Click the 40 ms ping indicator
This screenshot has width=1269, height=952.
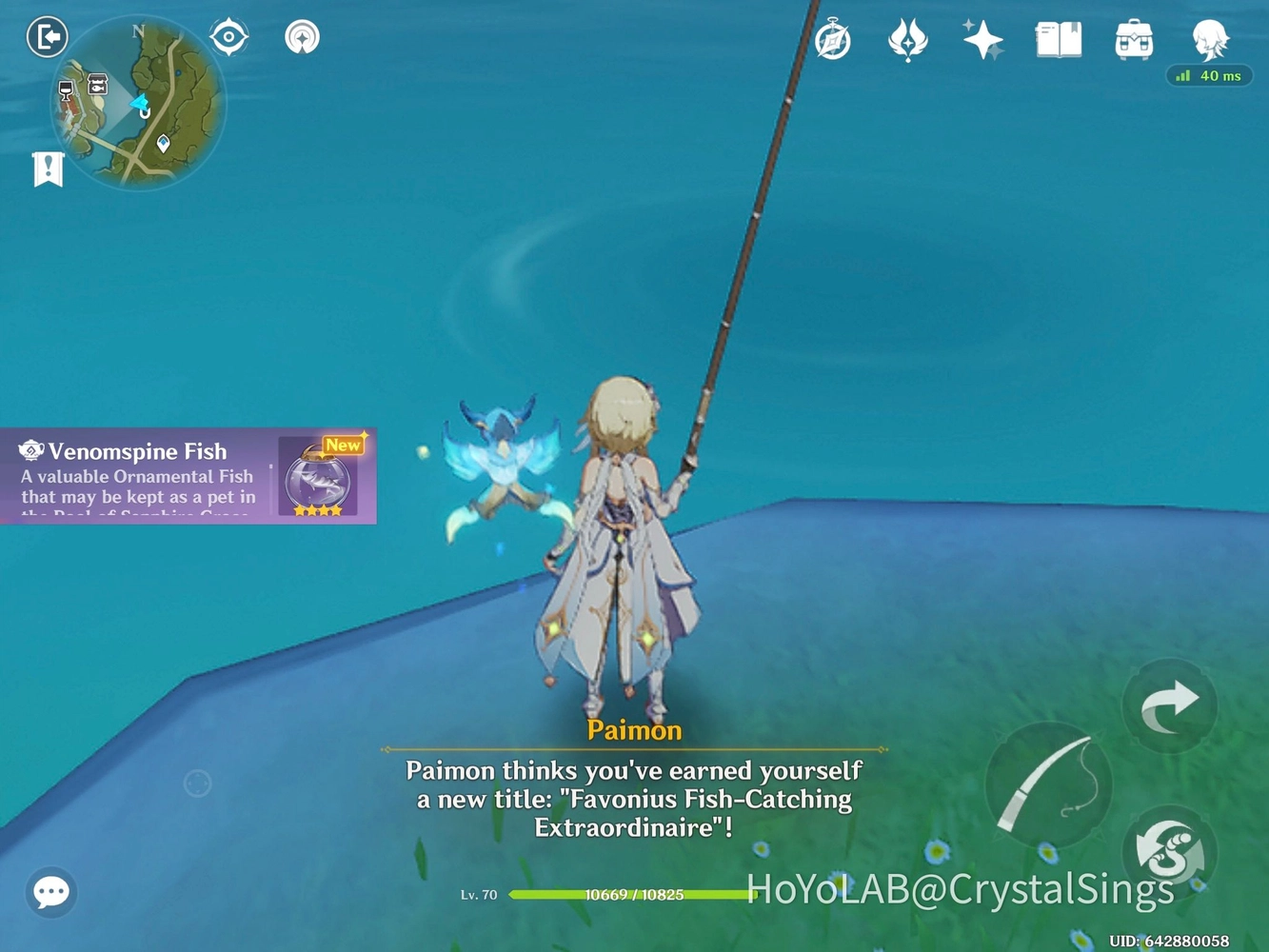1210,75
